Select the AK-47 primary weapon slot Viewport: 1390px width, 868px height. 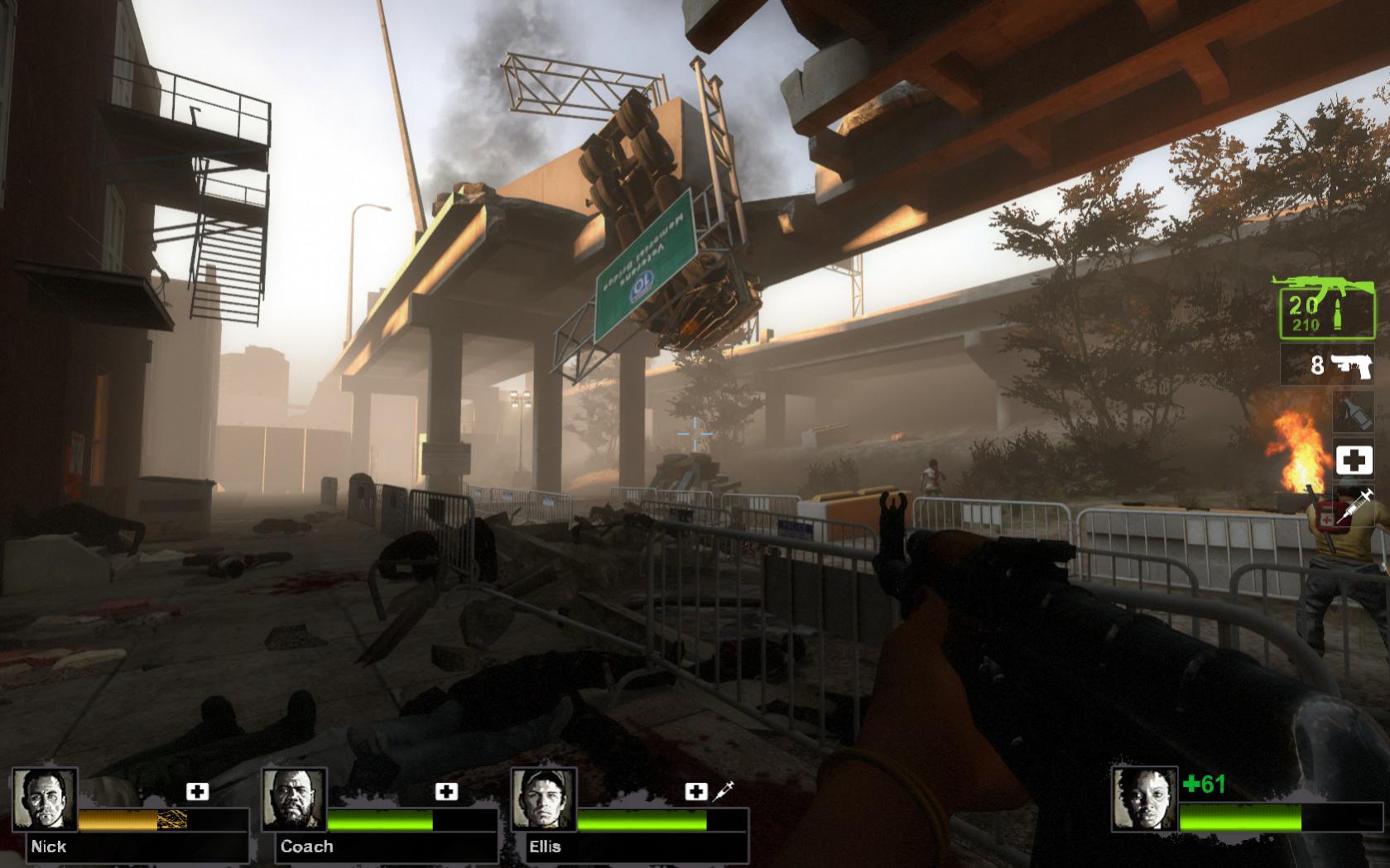click(1322, 307)
